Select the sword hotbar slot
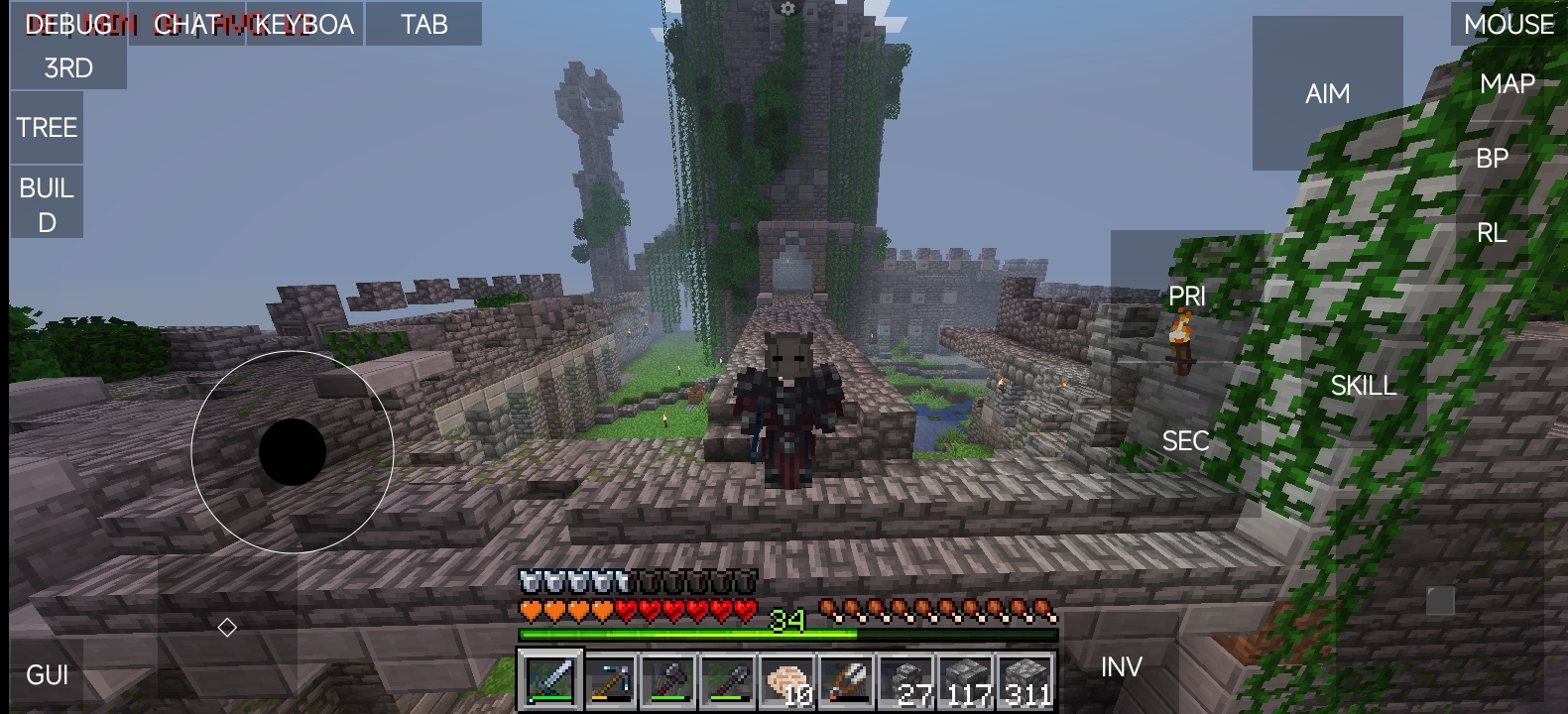The height and width of the screenshot is (714, 1568). tap(549, 680)
